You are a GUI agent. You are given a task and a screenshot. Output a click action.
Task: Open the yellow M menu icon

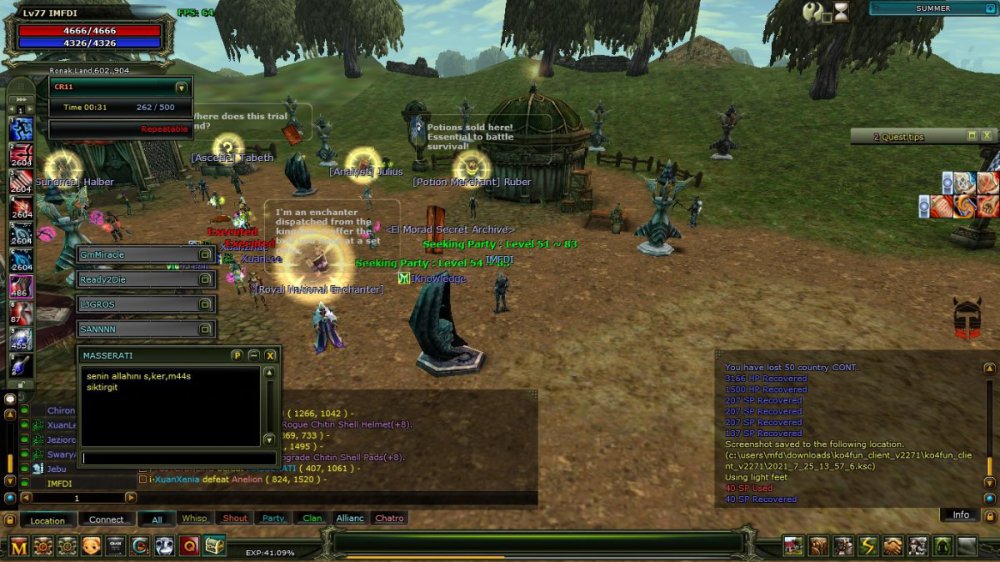click(19, 546)
